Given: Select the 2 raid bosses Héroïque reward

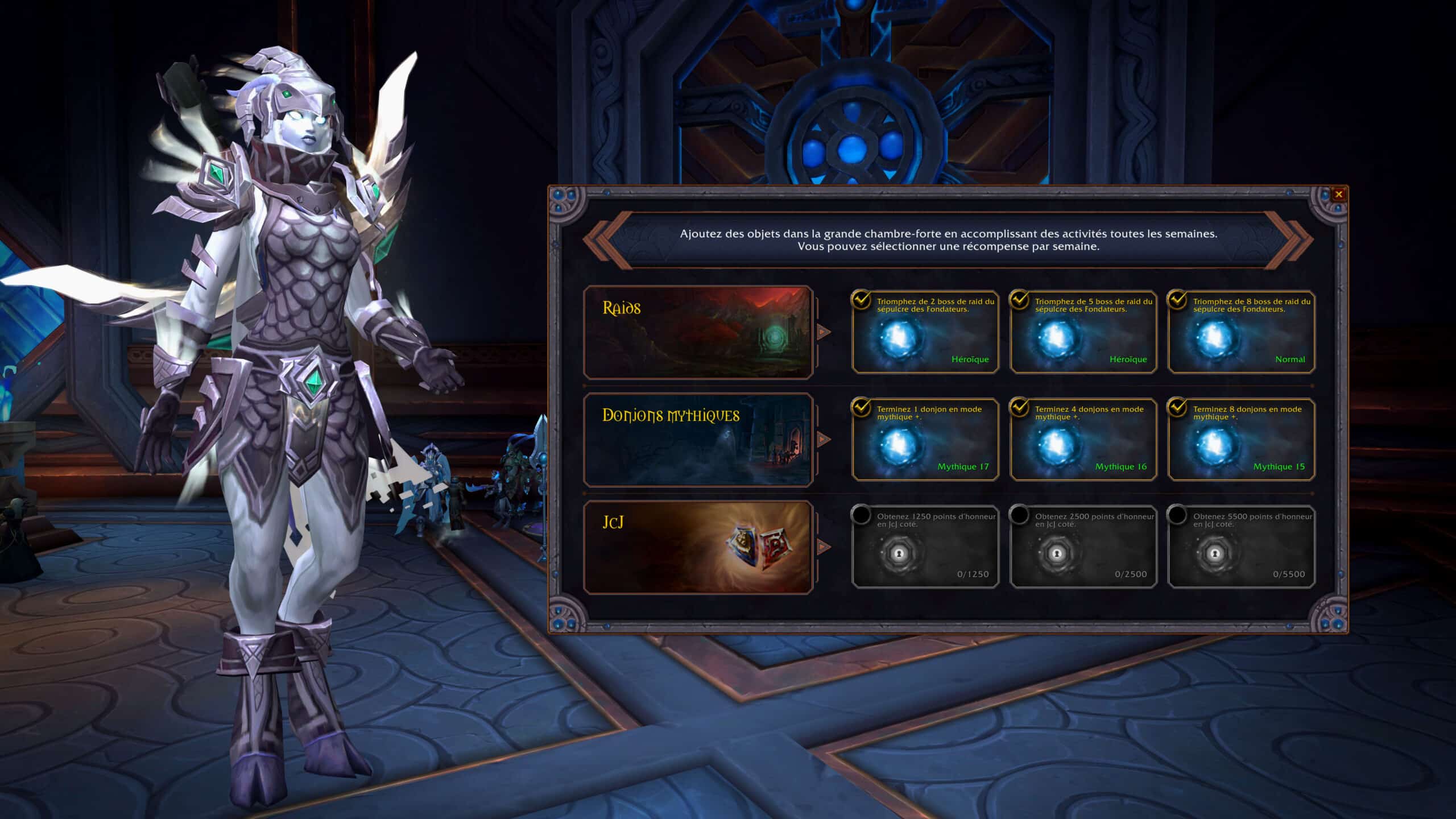Looking at the screenshot, I should tap(925, 333).
